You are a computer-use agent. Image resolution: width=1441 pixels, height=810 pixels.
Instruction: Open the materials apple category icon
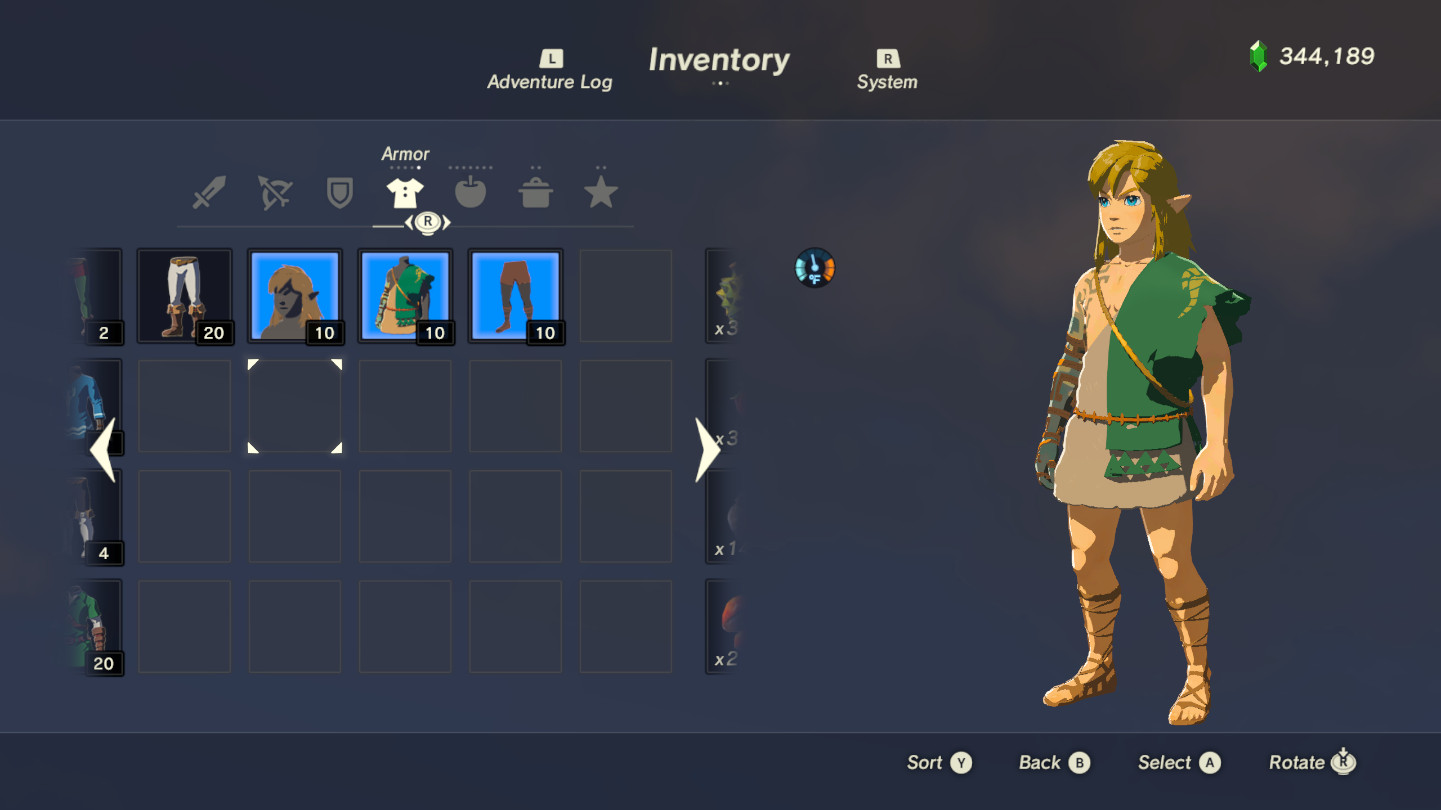[470, 192]
